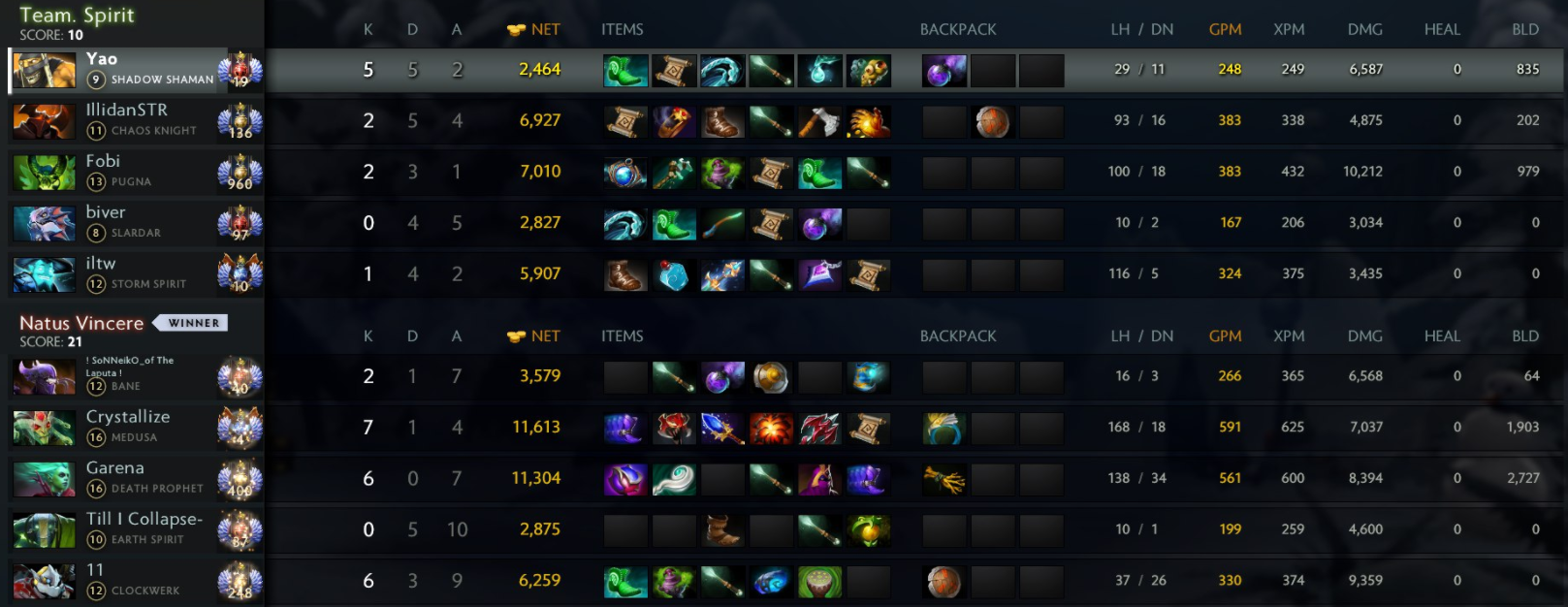Inspect Pugna's blue Aether Lens item
Image resolution: width=1568 pixels, height=607 pixels.
coord(624,174)
